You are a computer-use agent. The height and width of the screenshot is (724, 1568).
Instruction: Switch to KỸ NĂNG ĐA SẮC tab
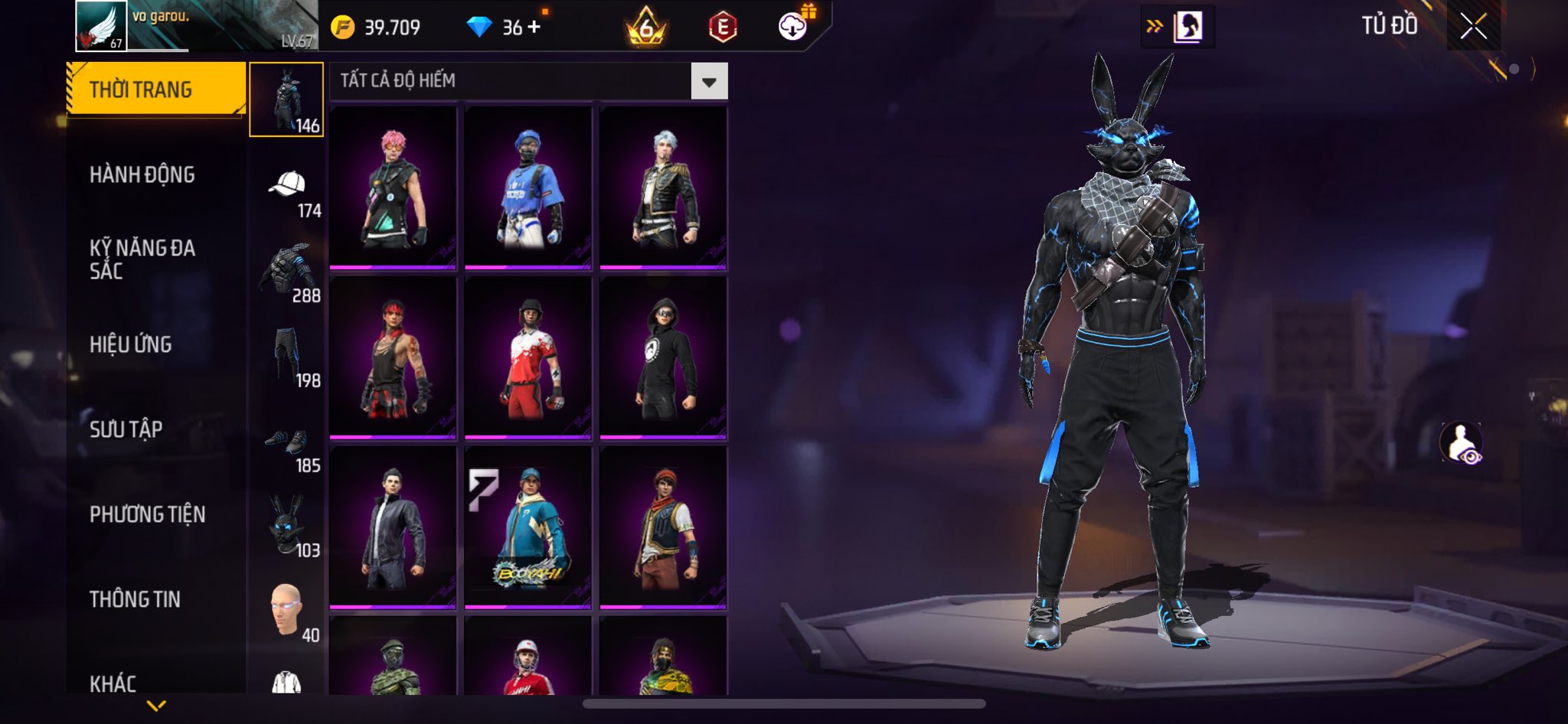142,259
